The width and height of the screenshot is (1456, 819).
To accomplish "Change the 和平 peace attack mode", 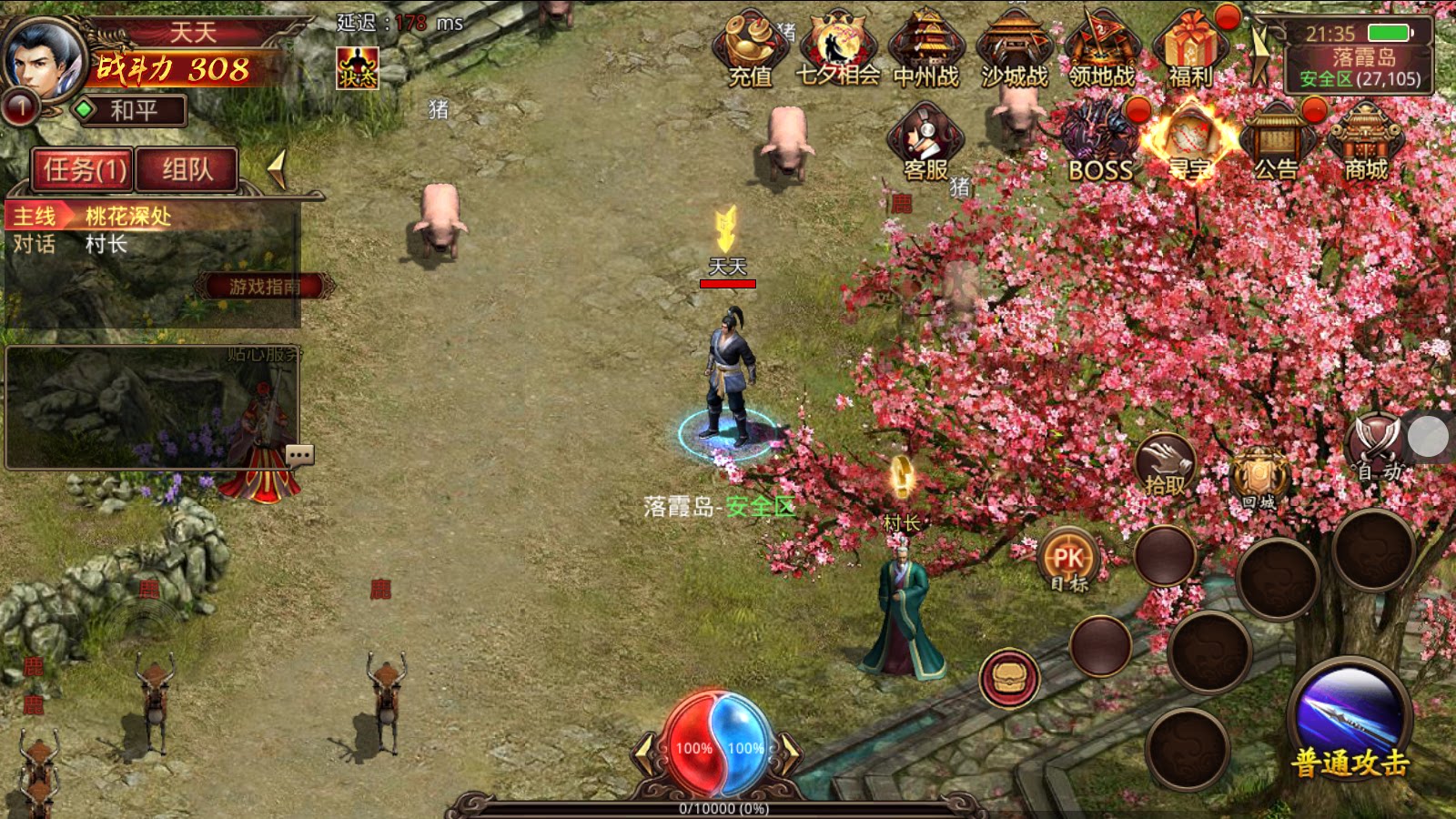I will pos(130,111).
